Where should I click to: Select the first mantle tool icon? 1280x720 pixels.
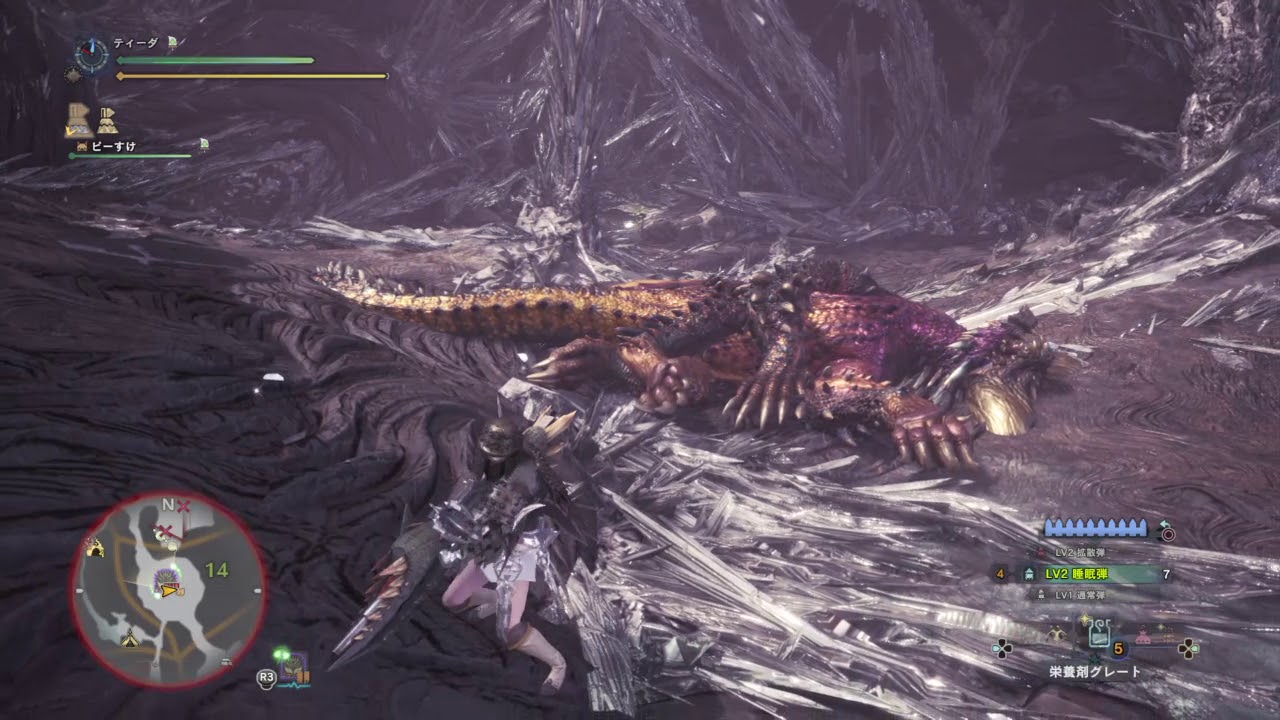click(x=79, y=118)
